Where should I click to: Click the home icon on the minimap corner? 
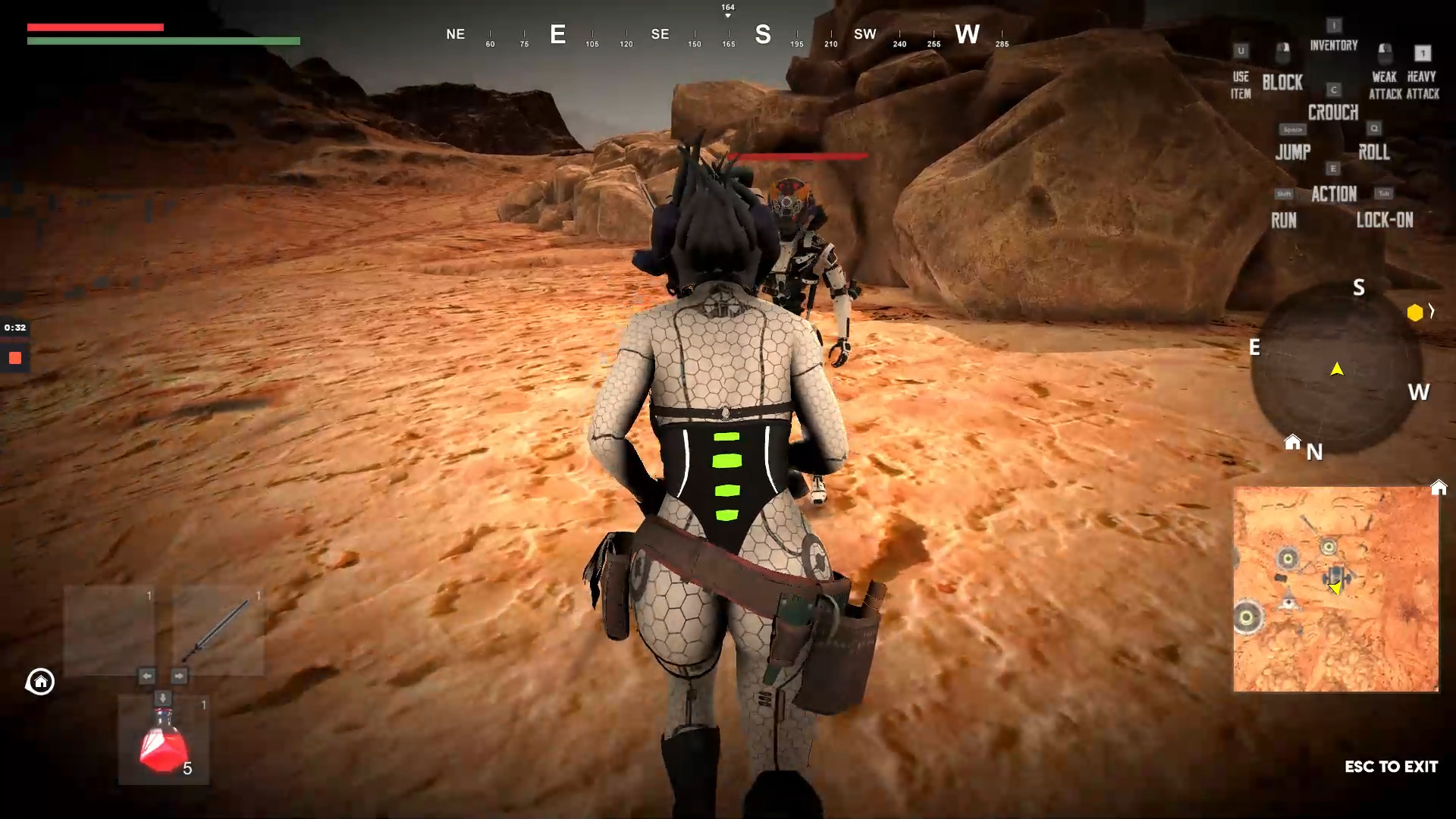tap(1439, 488)
